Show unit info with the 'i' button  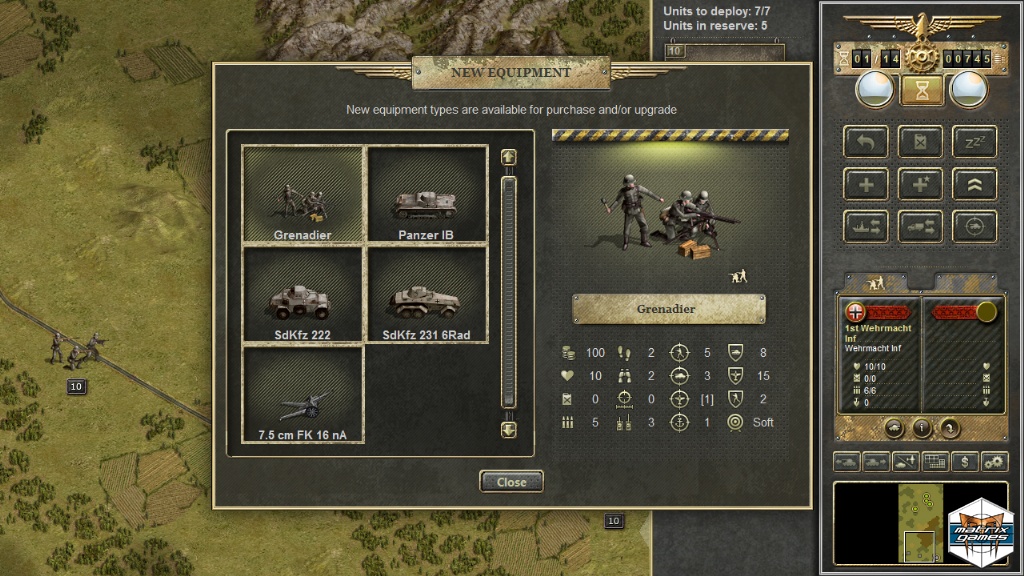pos(922,429)
